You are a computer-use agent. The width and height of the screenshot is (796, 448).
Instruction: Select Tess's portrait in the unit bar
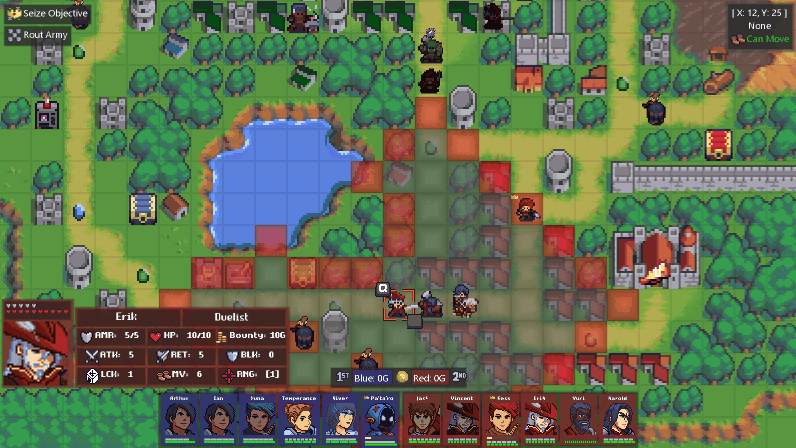(x=504, y=418)
